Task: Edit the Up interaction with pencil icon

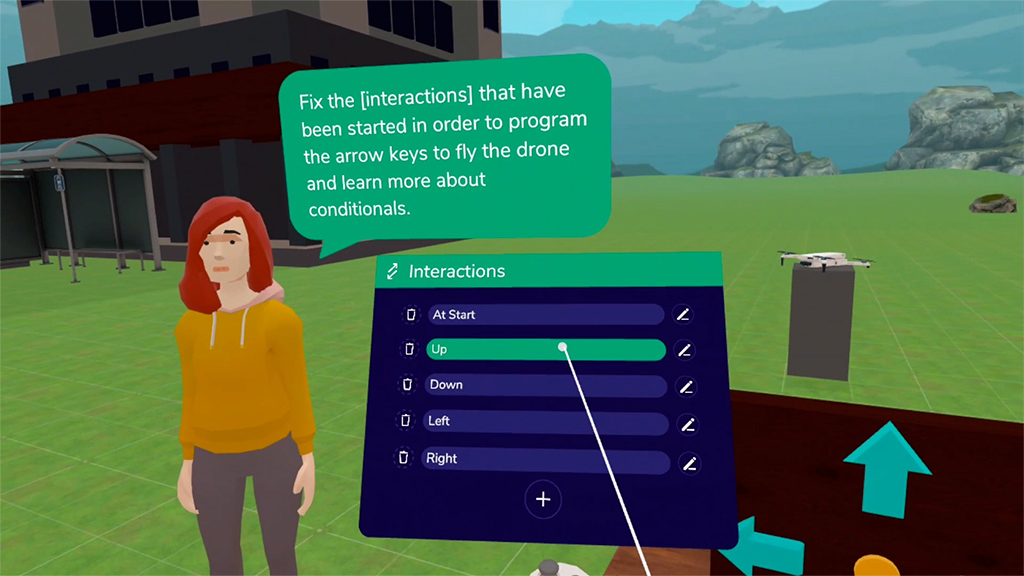Action: tap(684, 350)
